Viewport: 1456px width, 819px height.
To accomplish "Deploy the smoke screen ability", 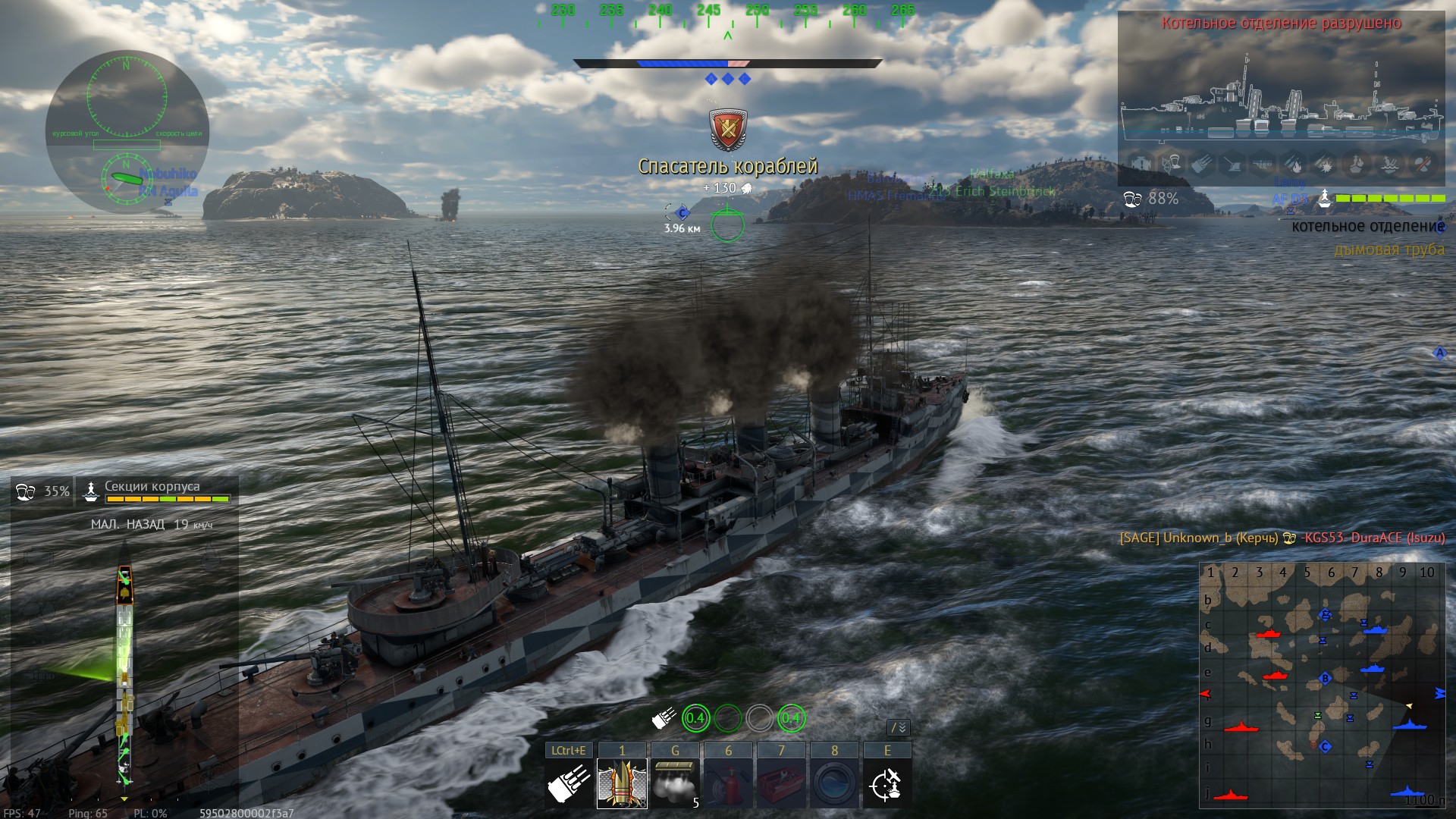I will [x=675, y=784].
